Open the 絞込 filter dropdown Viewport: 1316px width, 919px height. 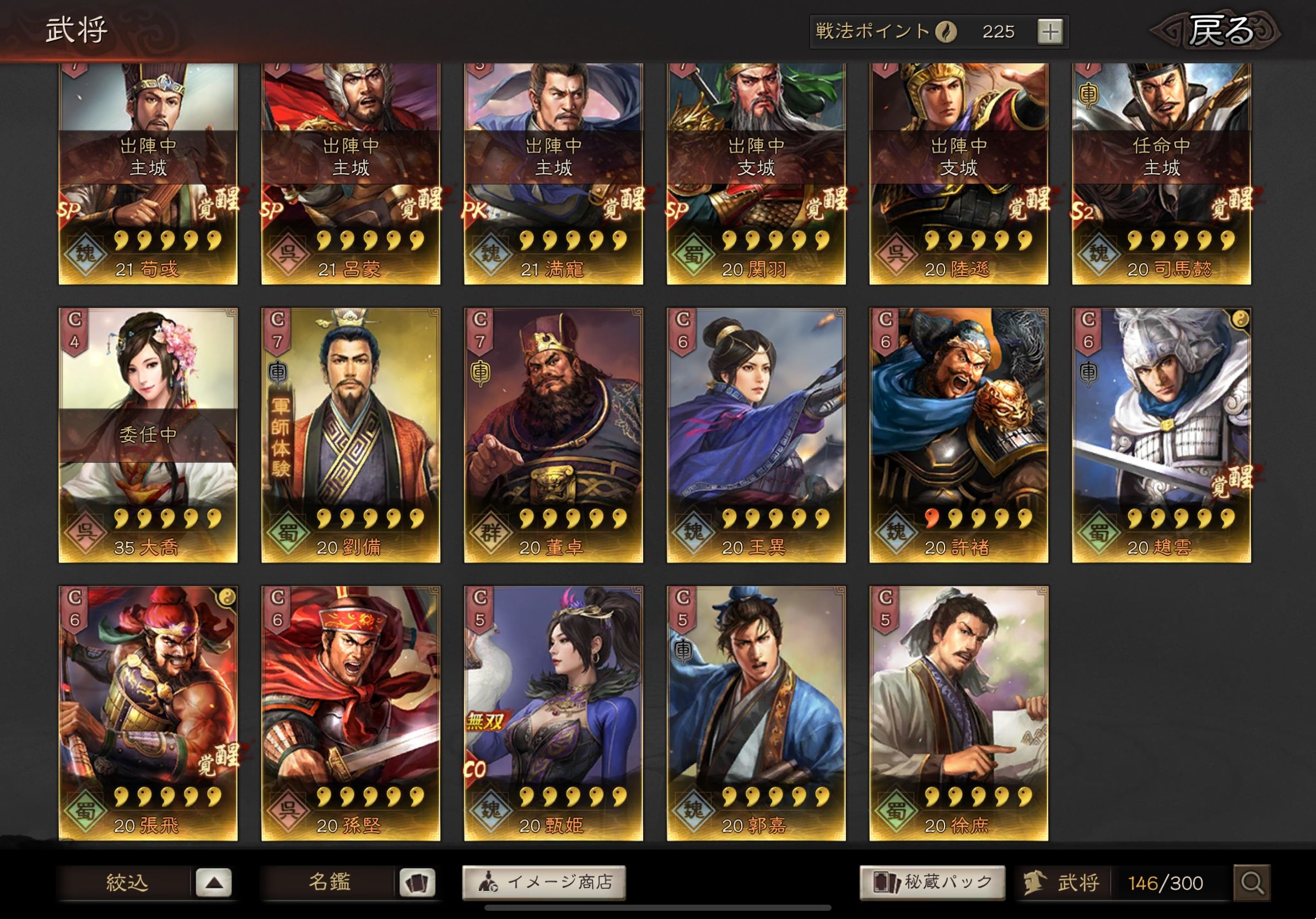[213, 882]
